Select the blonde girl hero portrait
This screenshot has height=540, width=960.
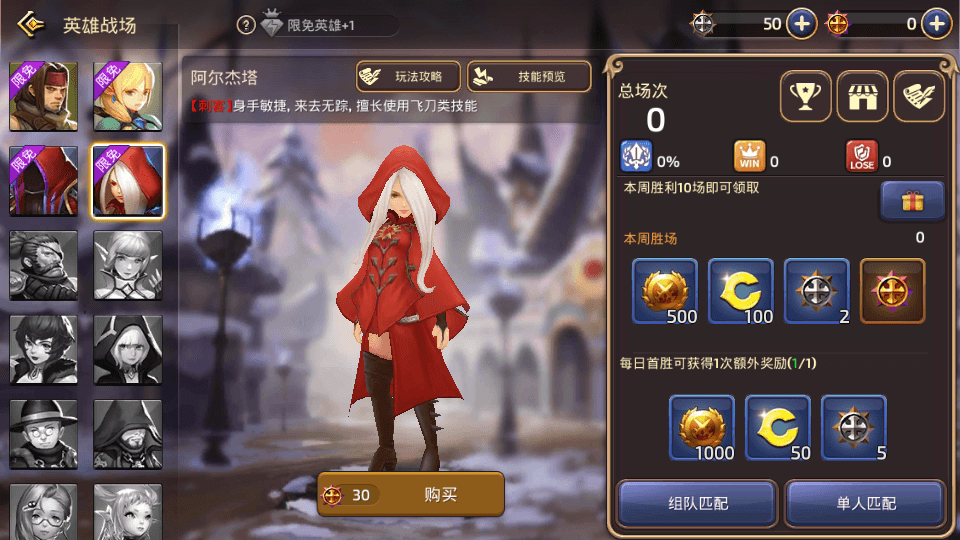(128, 97)
